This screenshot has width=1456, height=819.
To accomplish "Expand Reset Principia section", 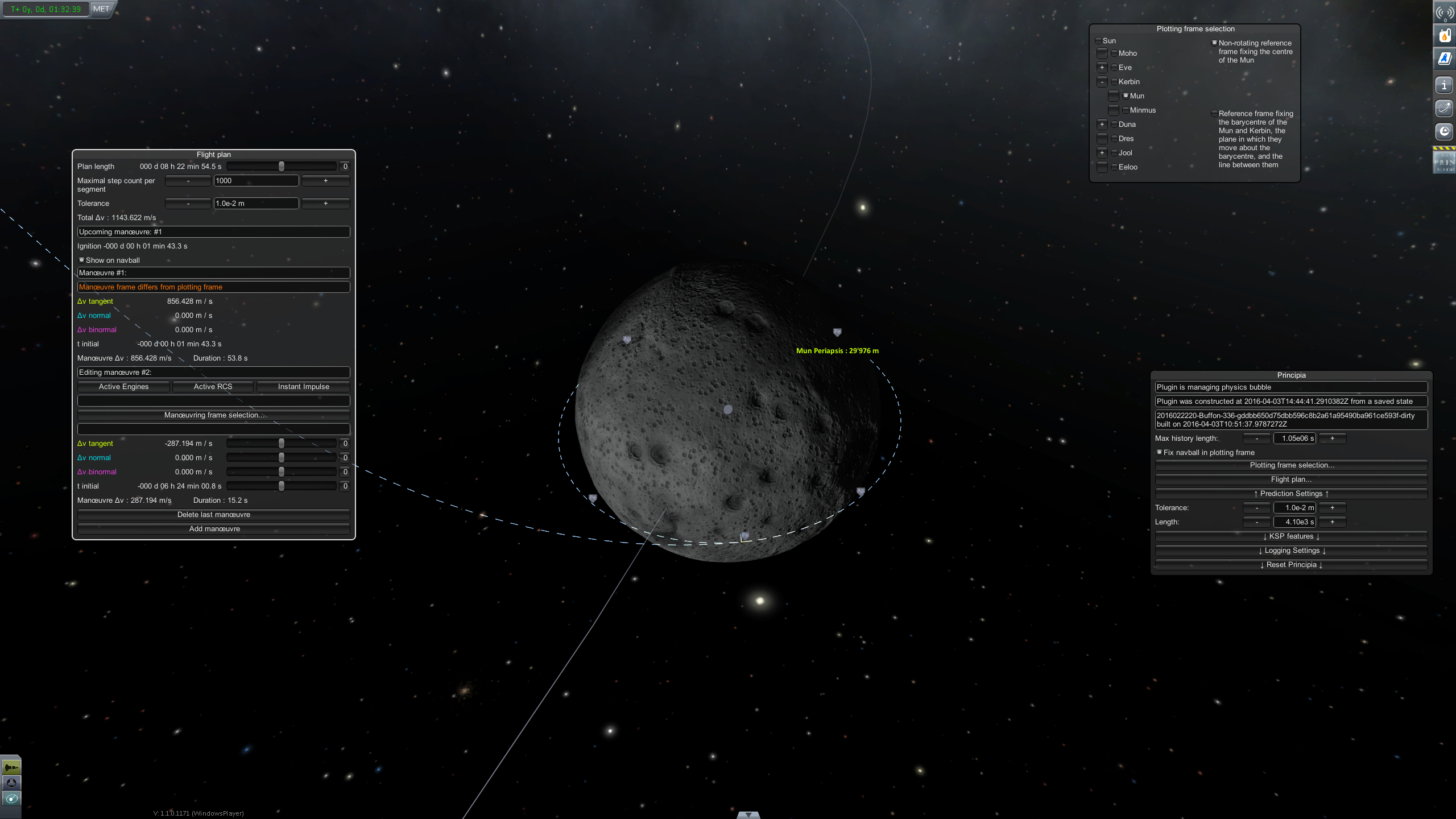I will point(1291,565).
